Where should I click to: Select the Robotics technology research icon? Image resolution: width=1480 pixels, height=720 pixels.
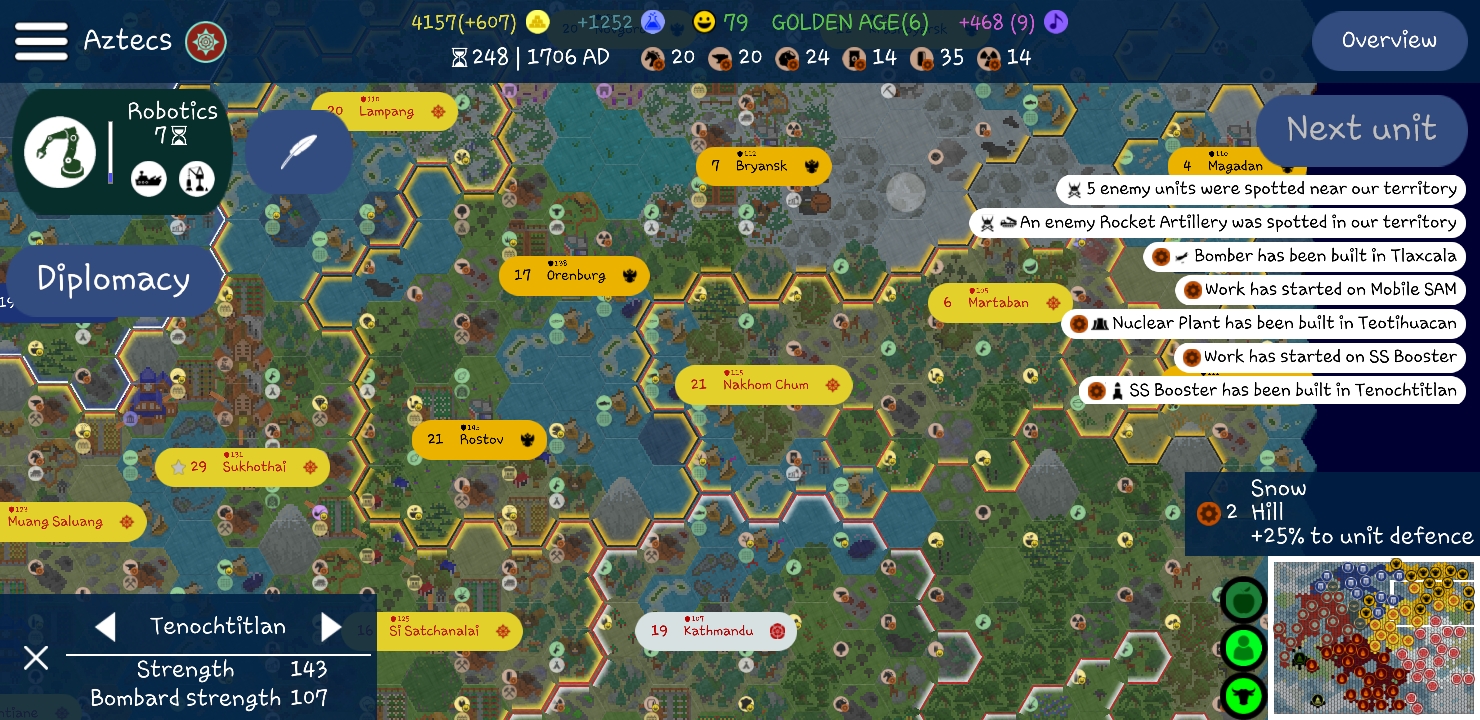point(62,152)
